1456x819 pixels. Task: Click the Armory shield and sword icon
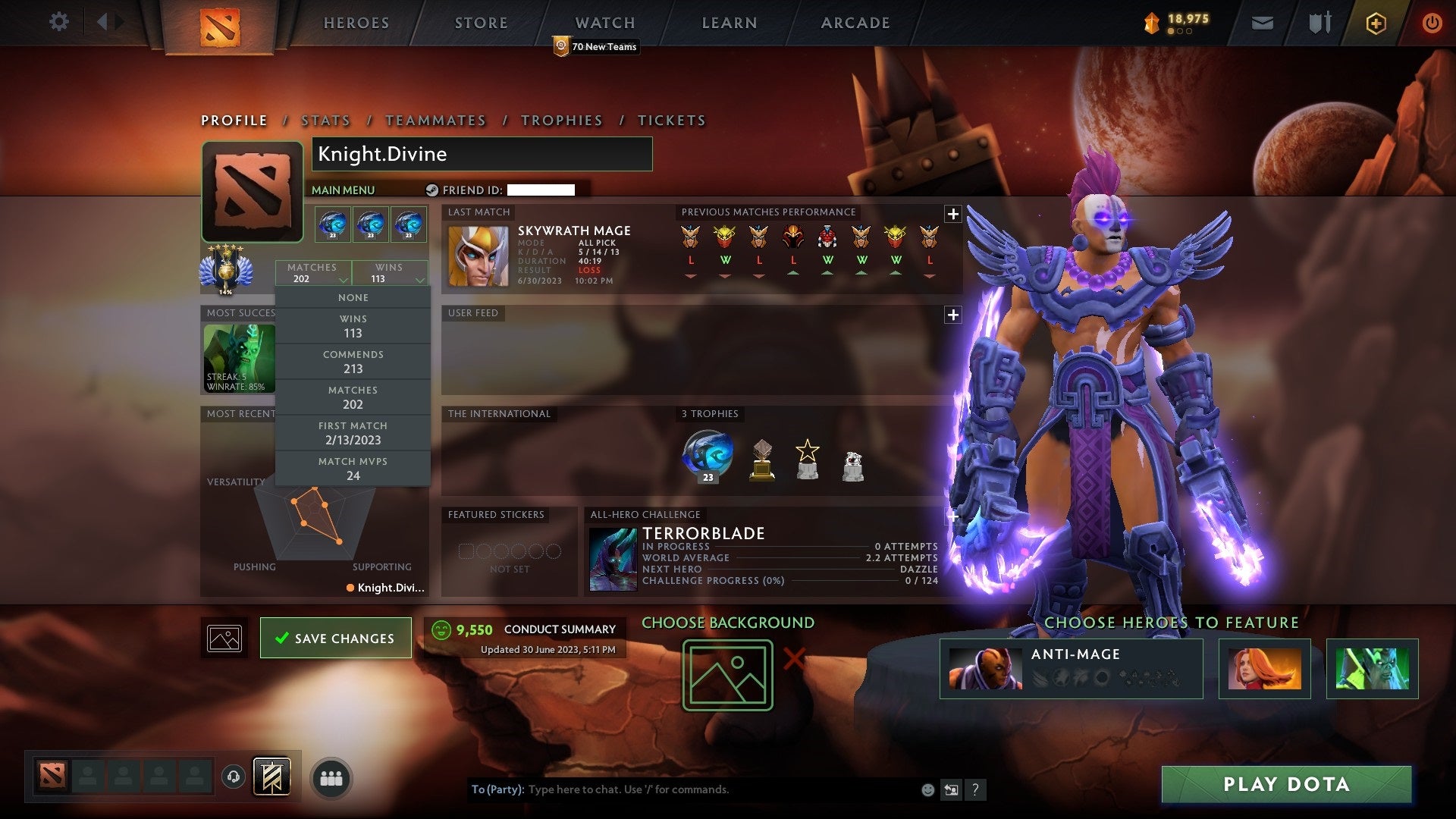pyautogui.click(x=1319, y=22)
